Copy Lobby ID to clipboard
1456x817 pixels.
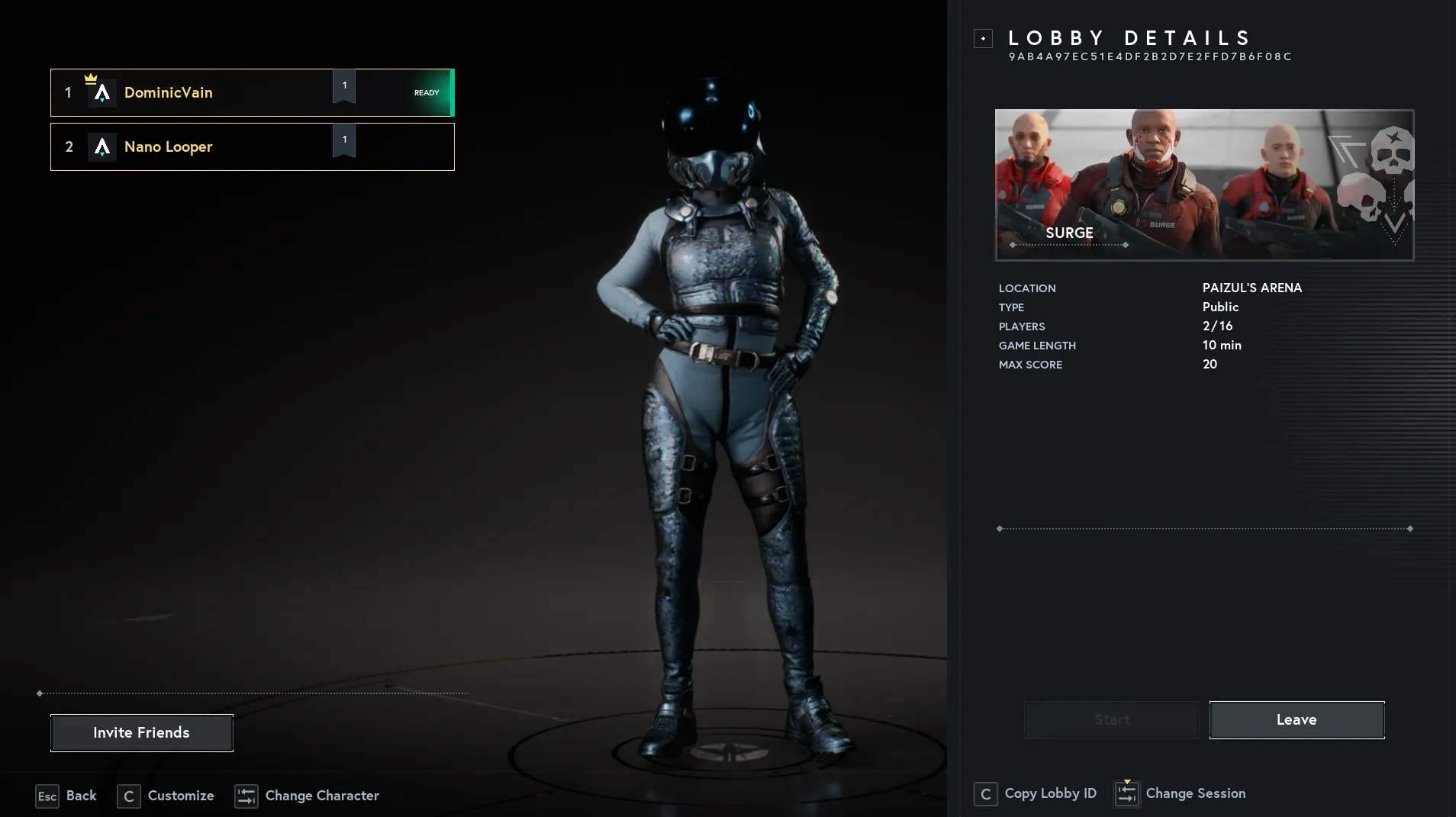tap(1036, 793)
